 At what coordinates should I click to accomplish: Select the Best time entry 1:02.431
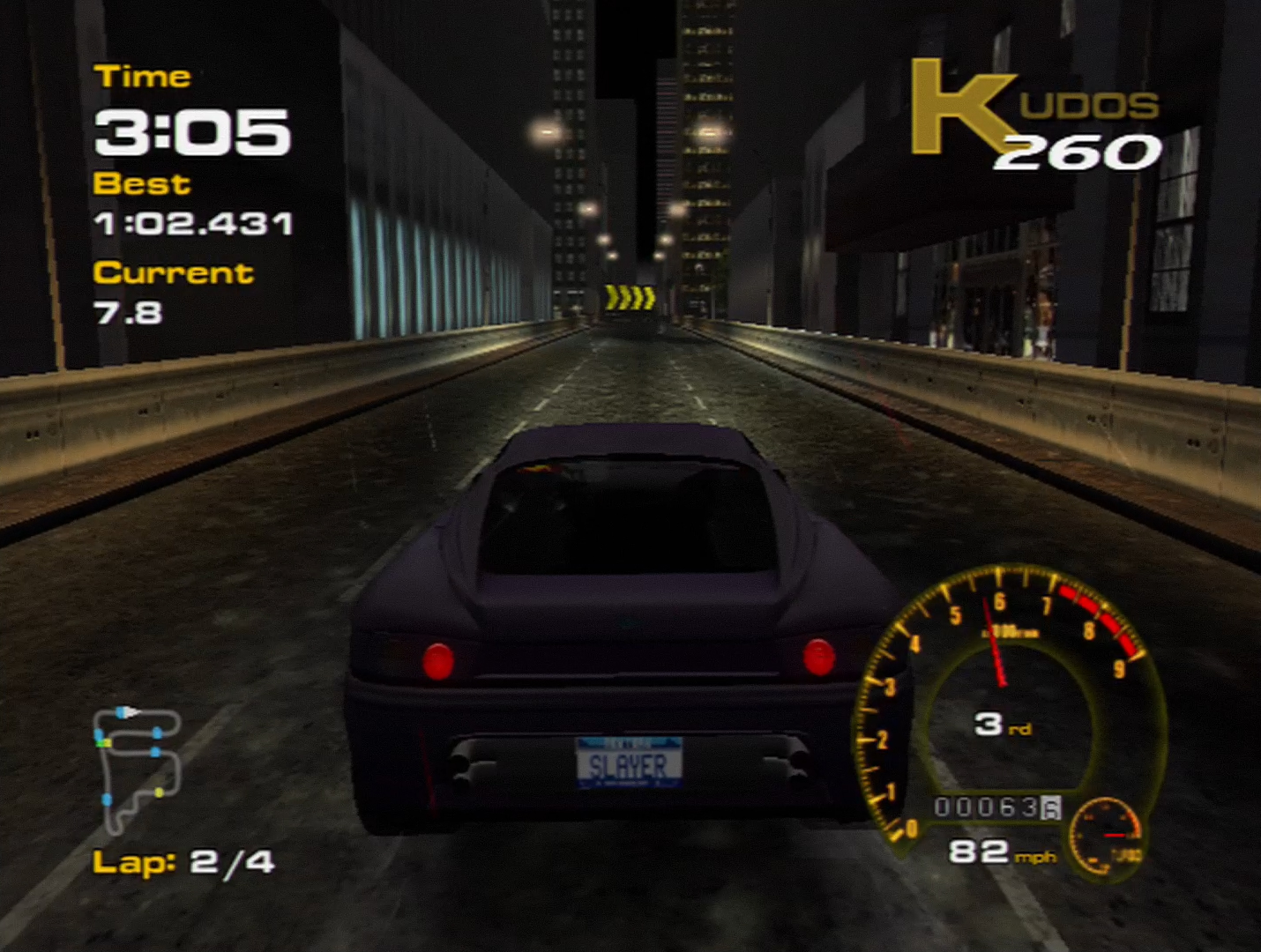[x=196, y=224]
